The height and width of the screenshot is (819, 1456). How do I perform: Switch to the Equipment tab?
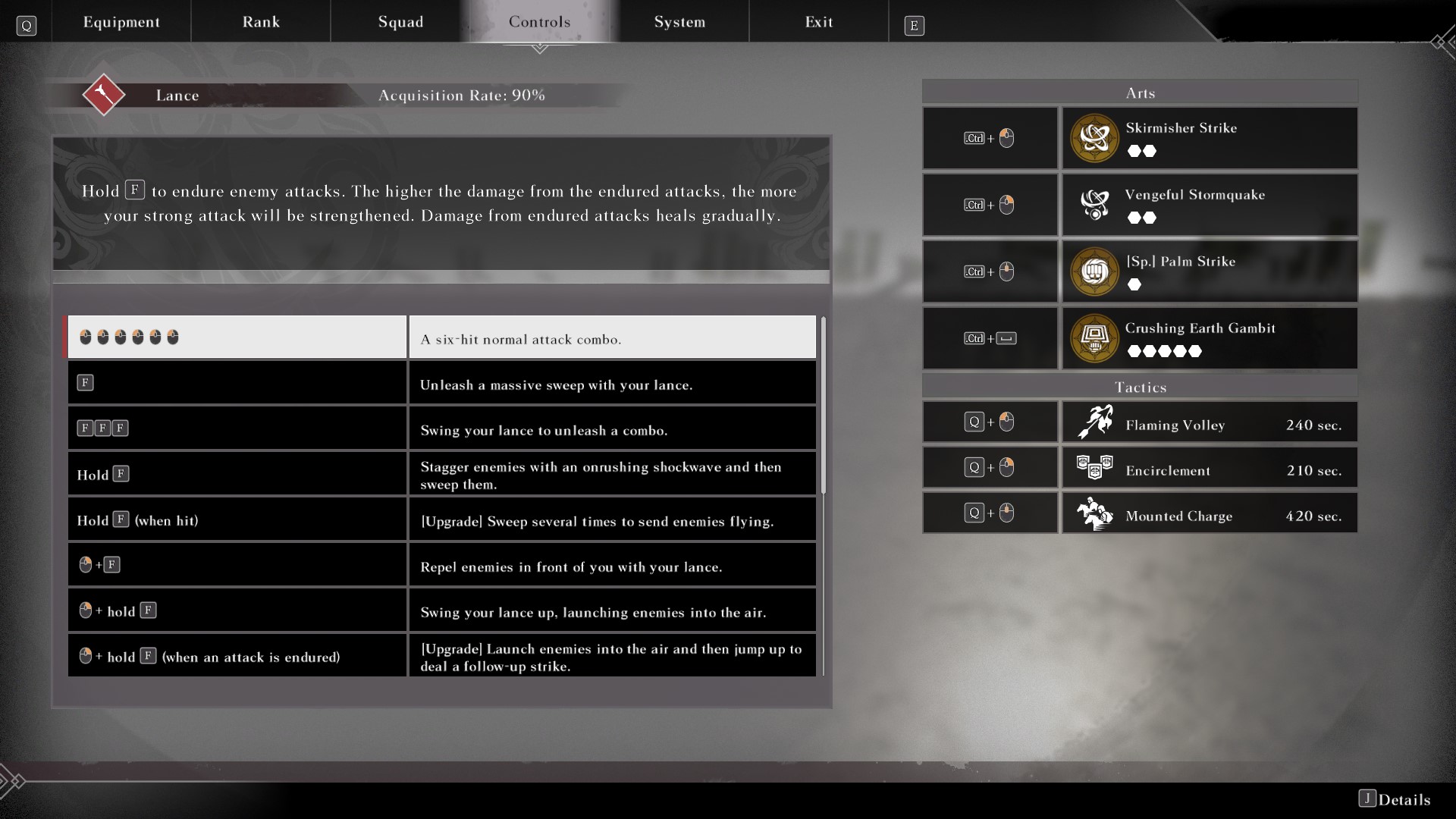coord(121,22)
